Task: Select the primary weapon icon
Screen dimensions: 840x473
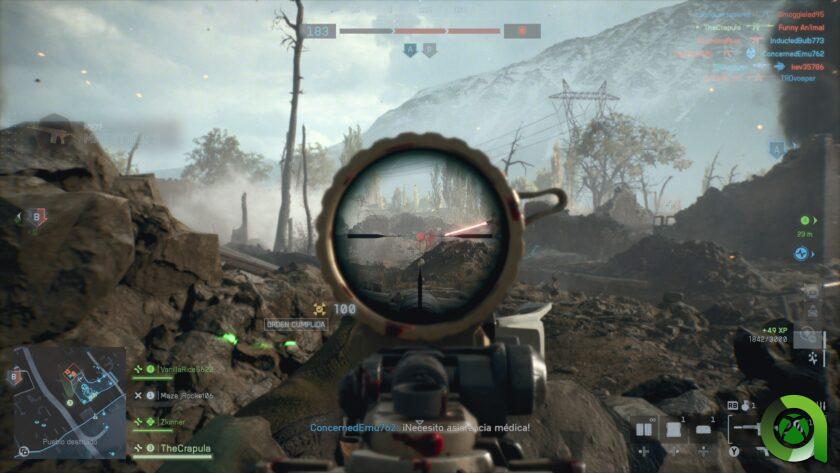Action: (x=750, y=428)
